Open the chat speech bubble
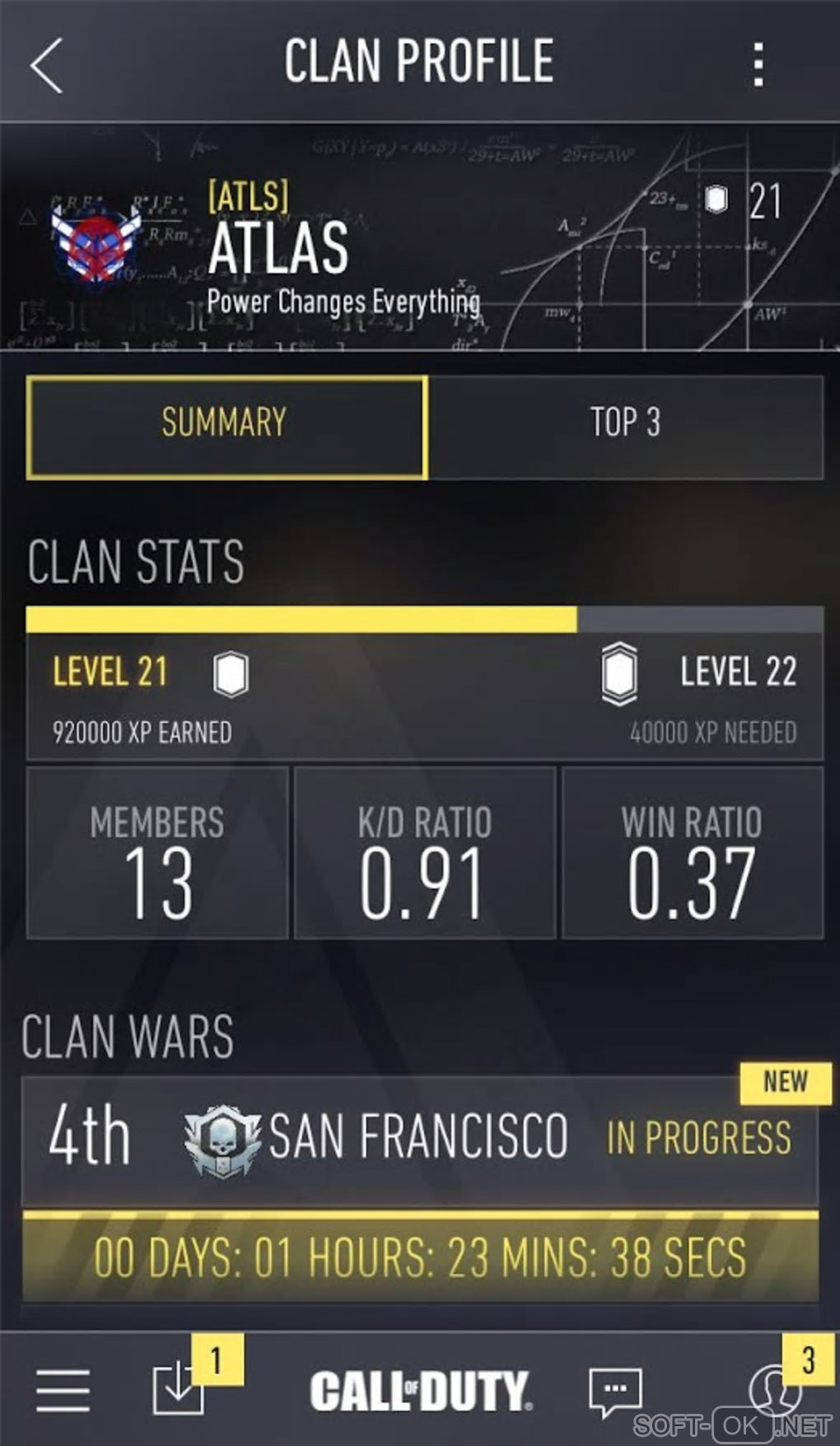 614,1392
